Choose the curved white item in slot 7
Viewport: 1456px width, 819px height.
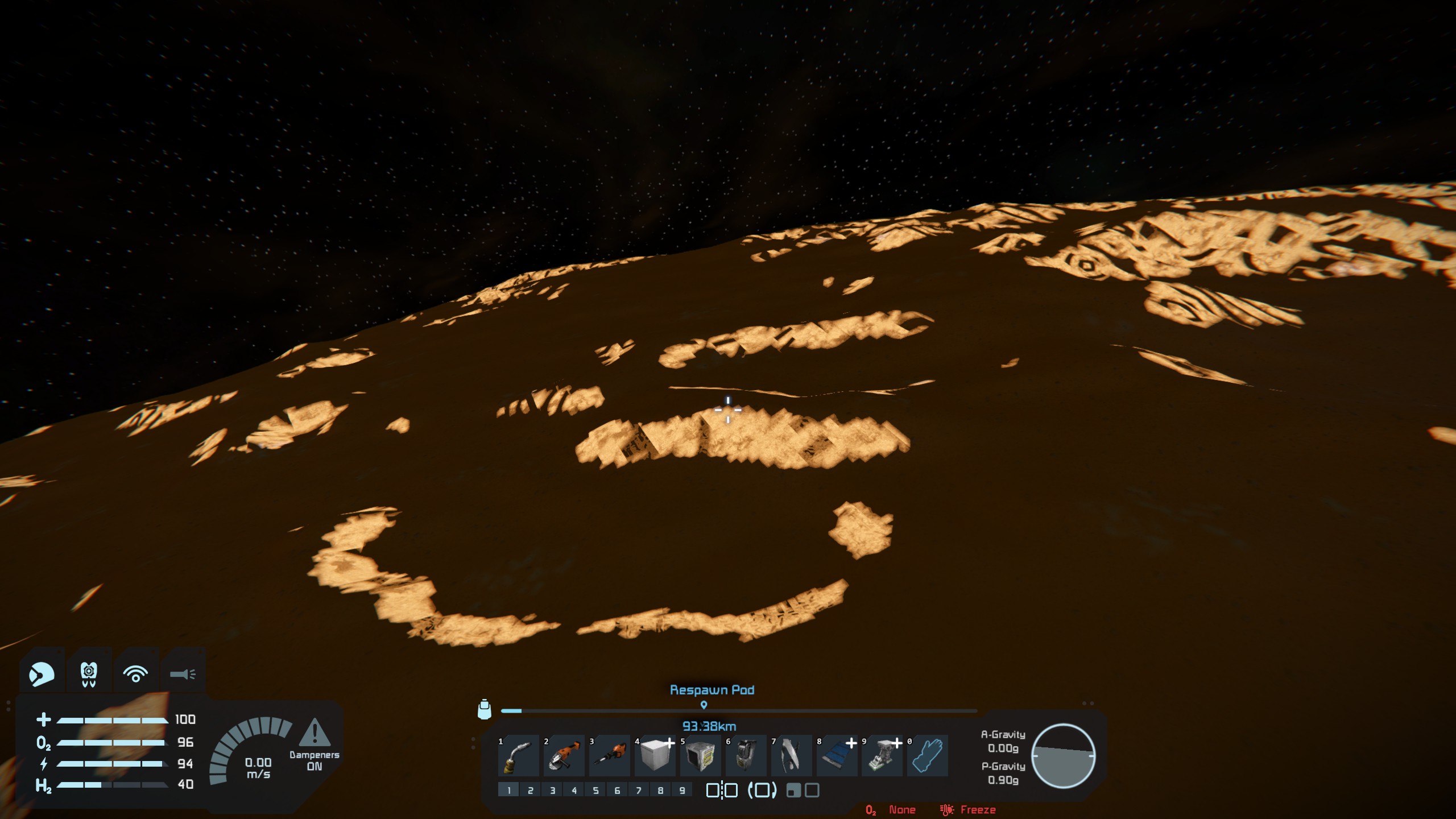(791, 756)
